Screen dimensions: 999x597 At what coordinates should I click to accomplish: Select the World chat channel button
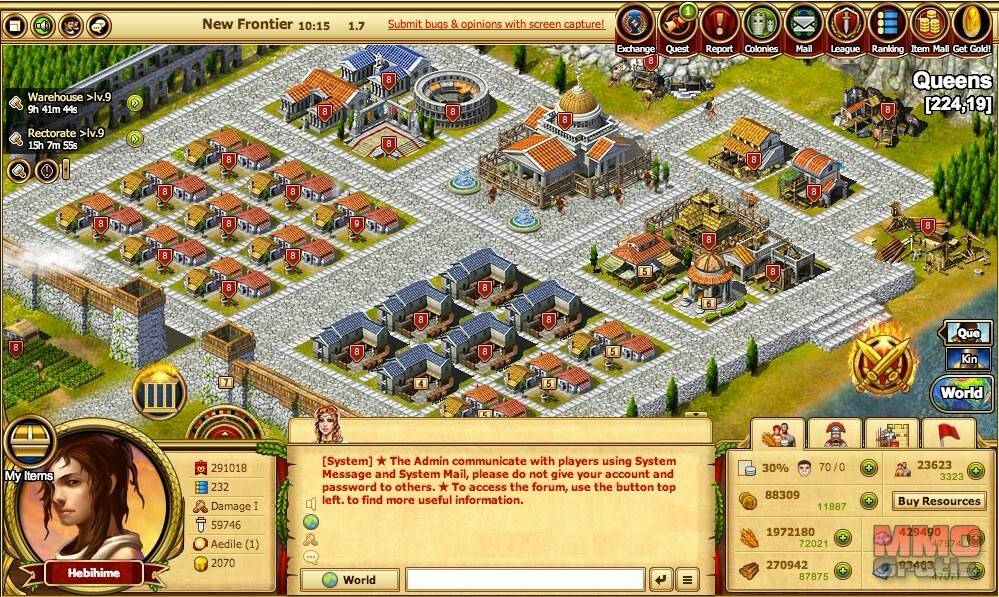click(x=350, y=579)
